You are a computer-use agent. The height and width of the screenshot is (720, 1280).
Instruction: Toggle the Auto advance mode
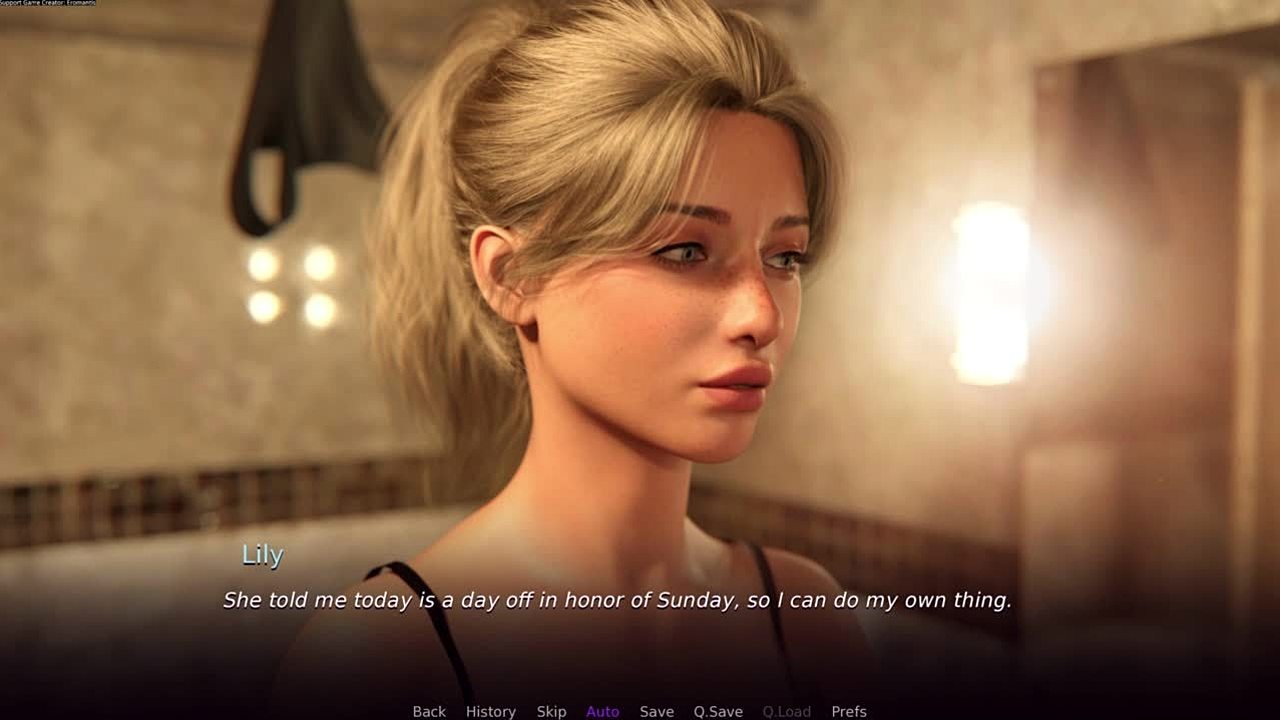603,711
